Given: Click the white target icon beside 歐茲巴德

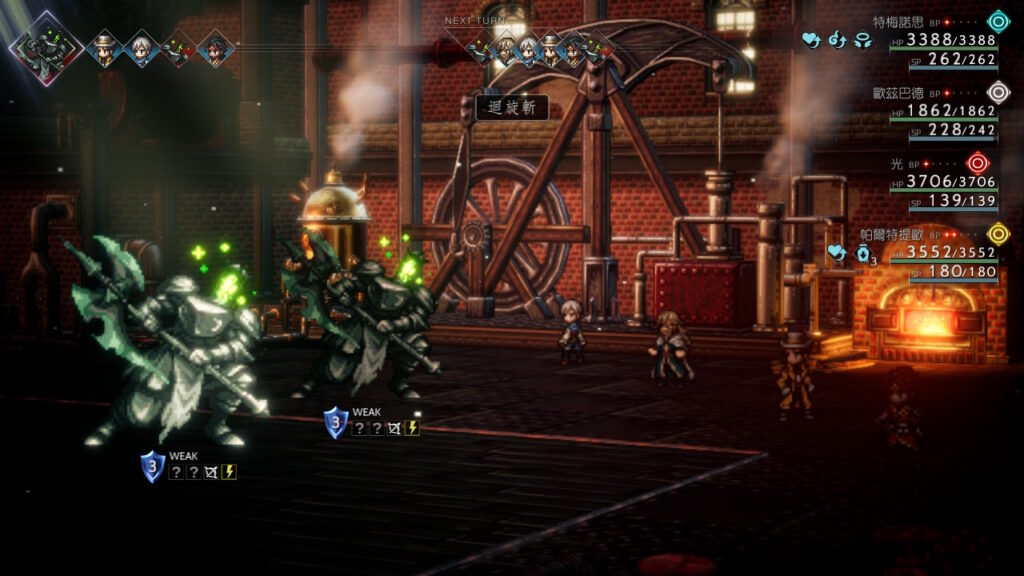Looking at the screenshot, I should pyautogui.click(x=997, y=93).
